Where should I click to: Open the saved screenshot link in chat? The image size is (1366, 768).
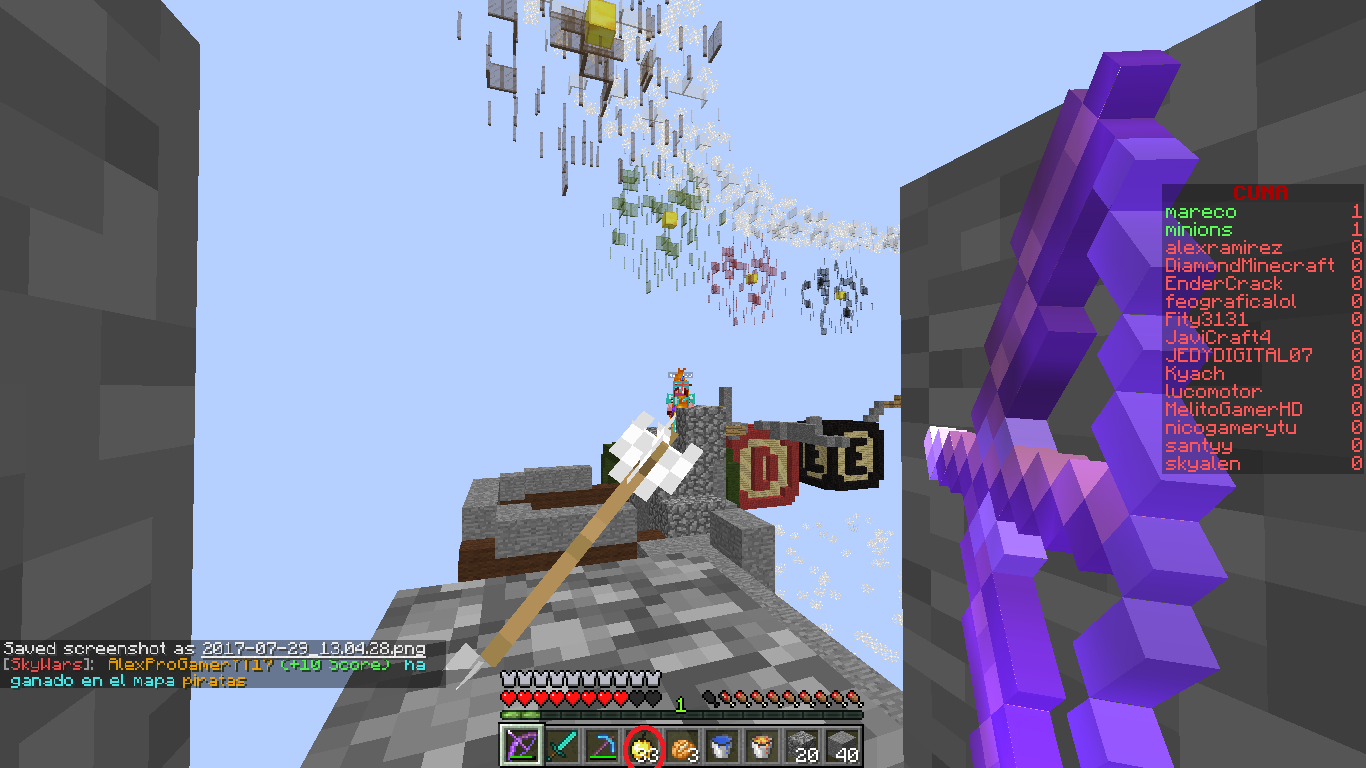[x=314, y=649]
